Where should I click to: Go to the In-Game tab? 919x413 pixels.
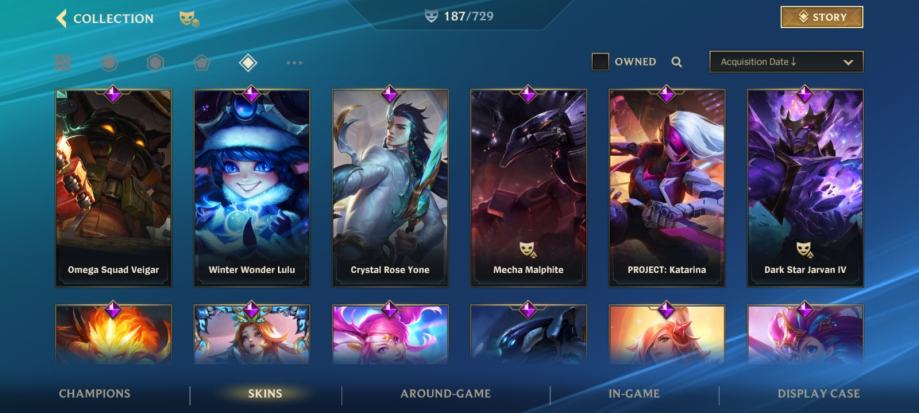[x=634, y=394]
